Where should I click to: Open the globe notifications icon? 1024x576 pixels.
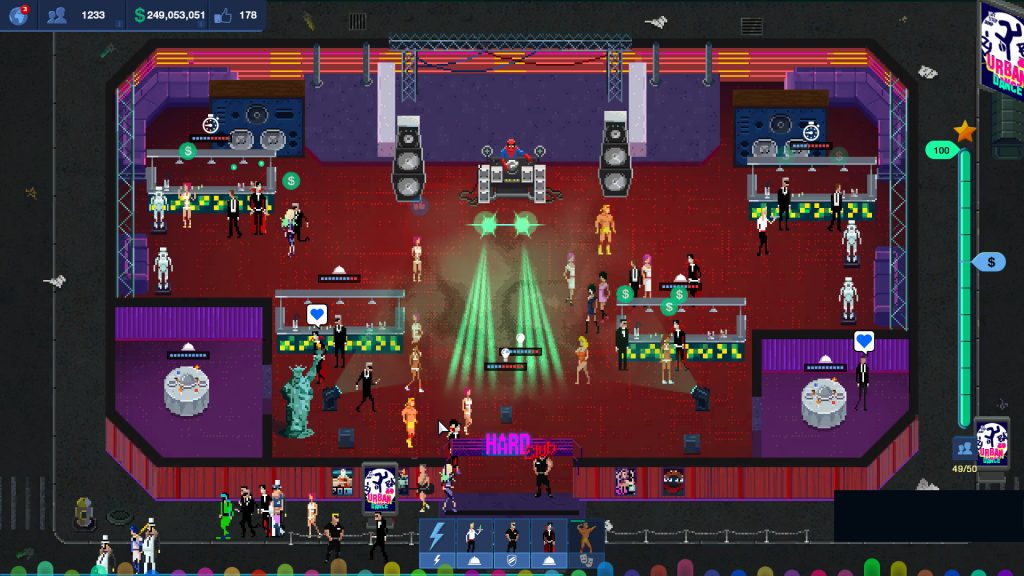click(x=18, y=15)
